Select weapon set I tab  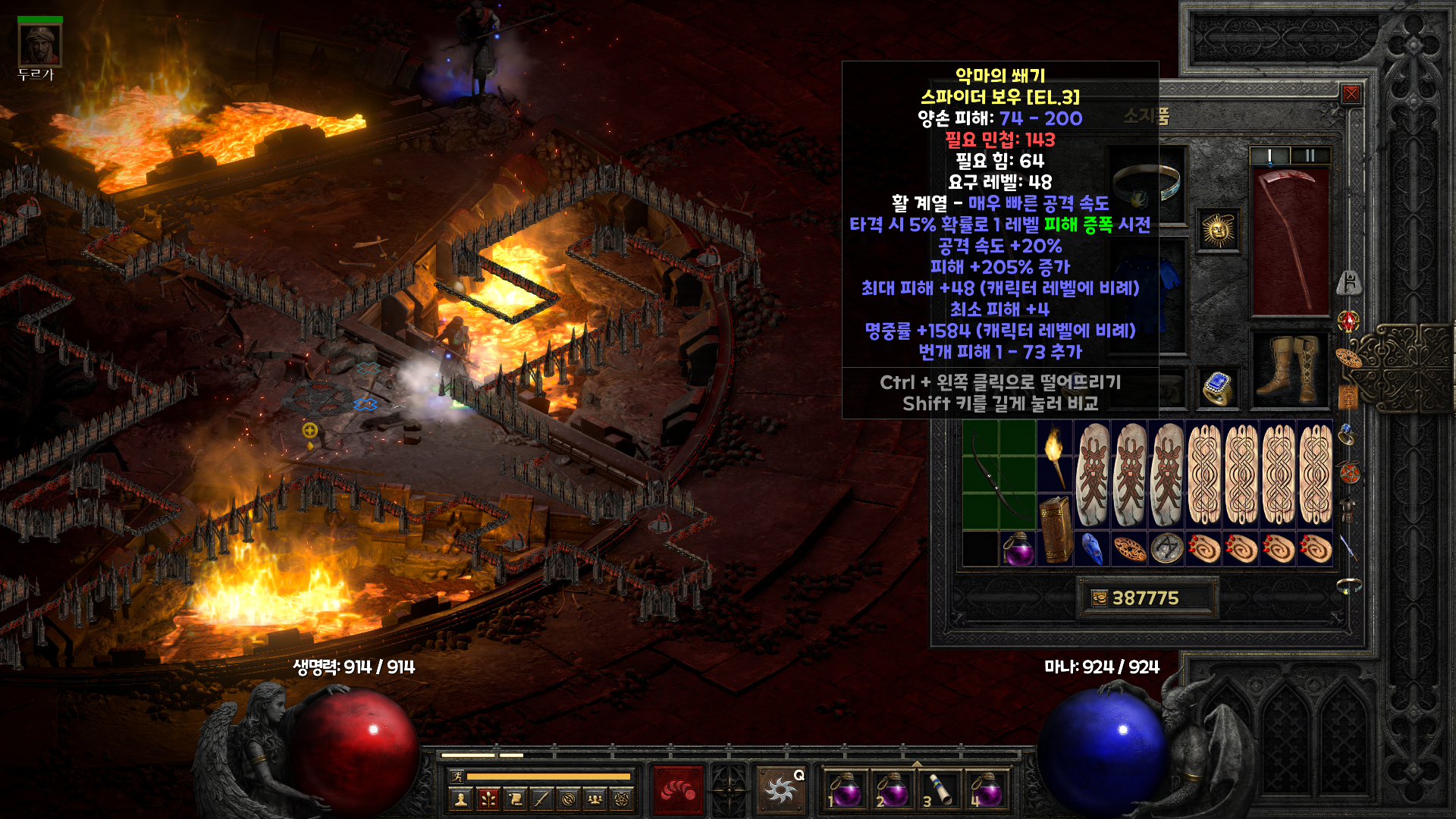tap(1269, 155)
